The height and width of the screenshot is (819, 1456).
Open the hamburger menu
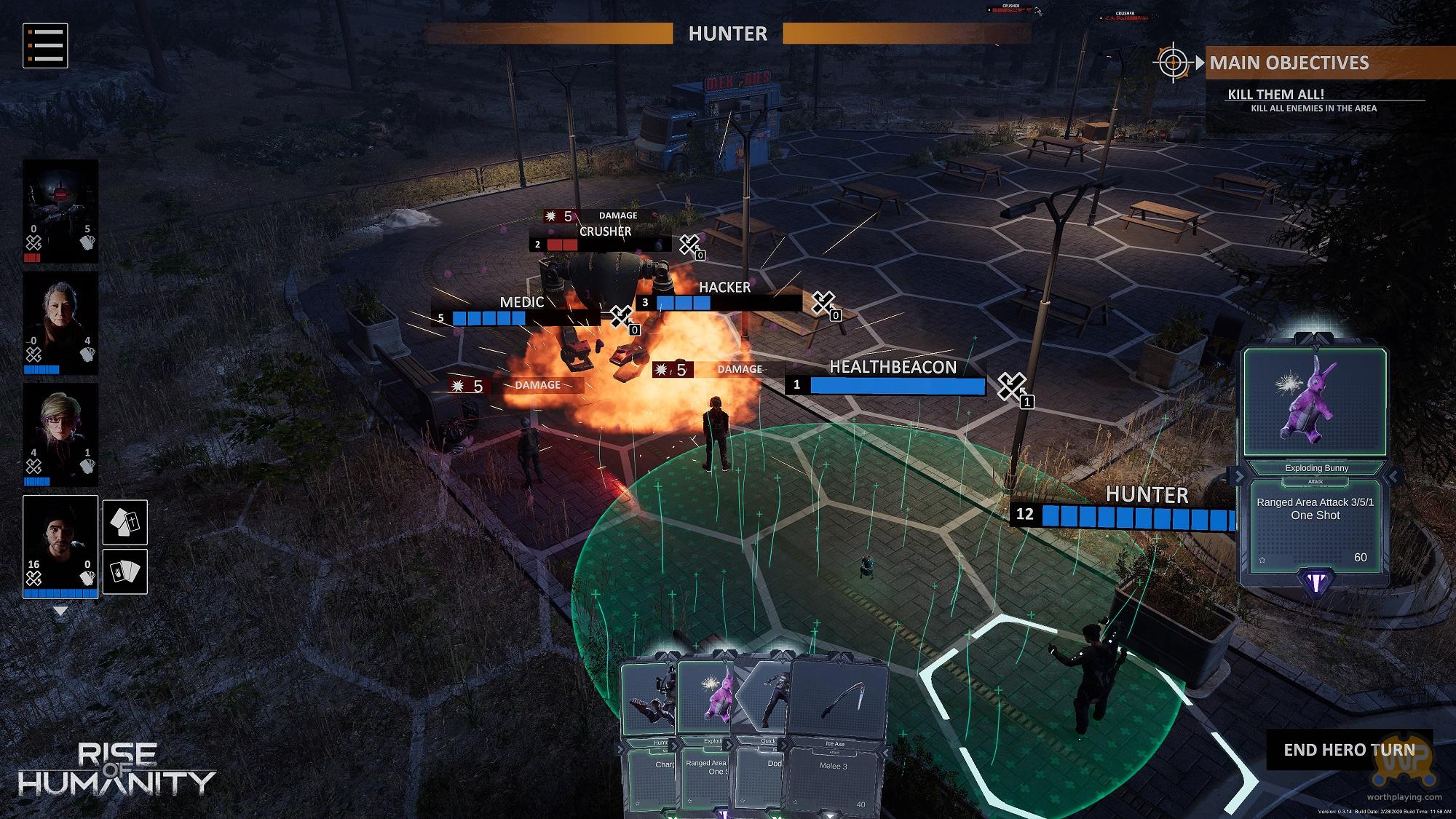pyautogui.click(x=45, y=45)
